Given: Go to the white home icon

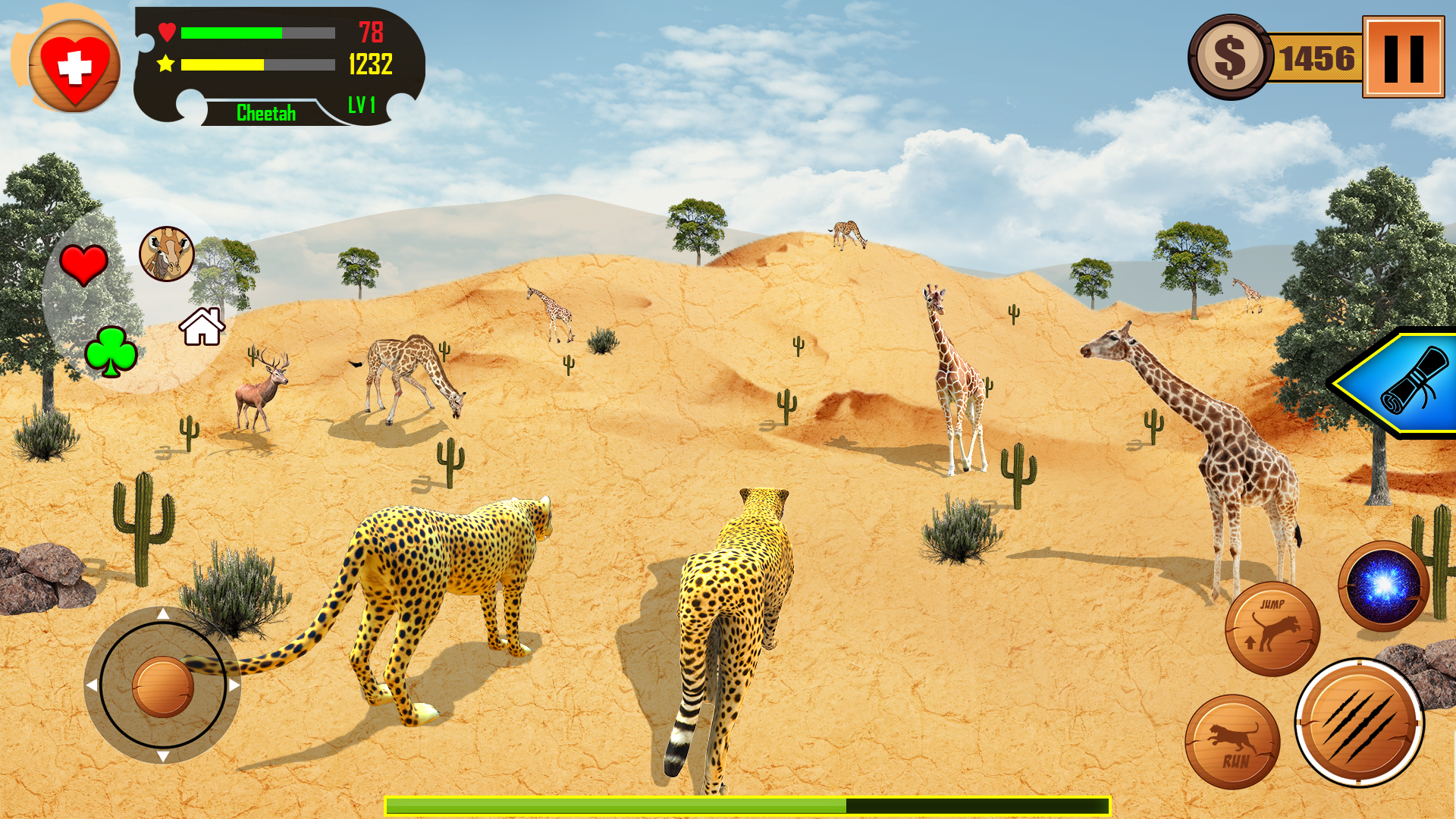Looking at the screenshot, I should point(202,327).
